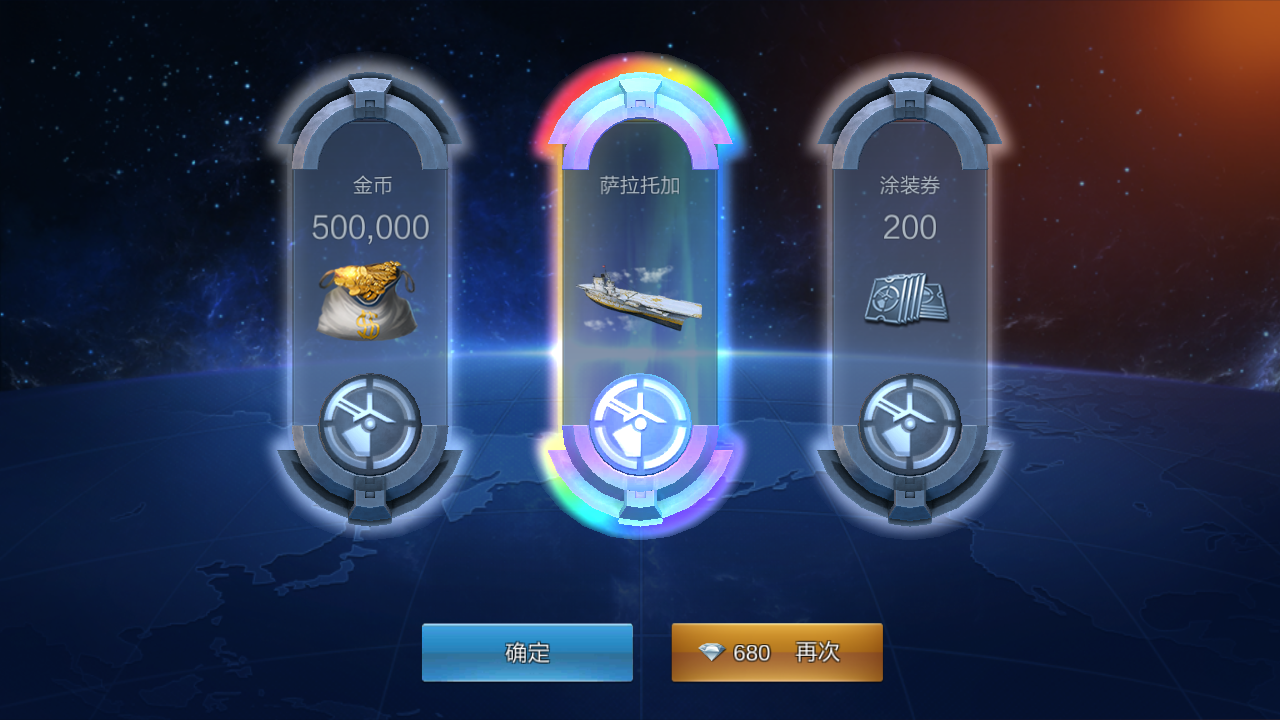1280x720 pixels.
Task: Click the compass emblem below the Saratoga ship
Action: click(638, 420)
